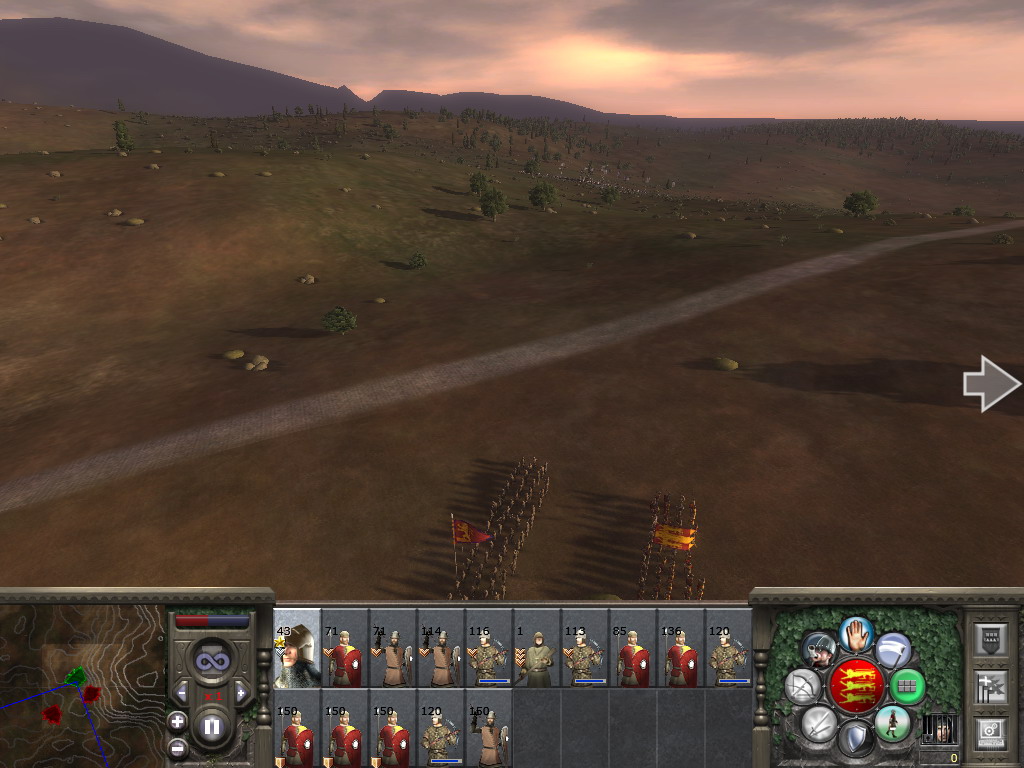Select the general's unit card with 43 men
The width and height of the screenshot is (1024, 768).
[297, 648]
